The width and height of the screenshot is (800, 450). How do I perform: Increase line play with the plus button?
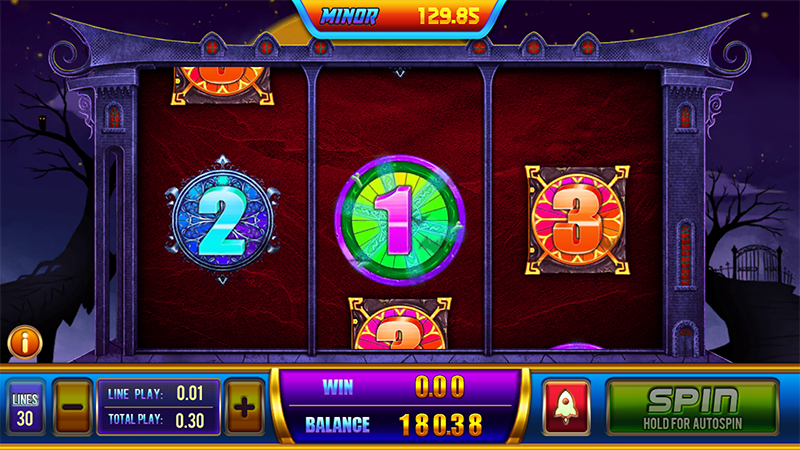point(245,407)
